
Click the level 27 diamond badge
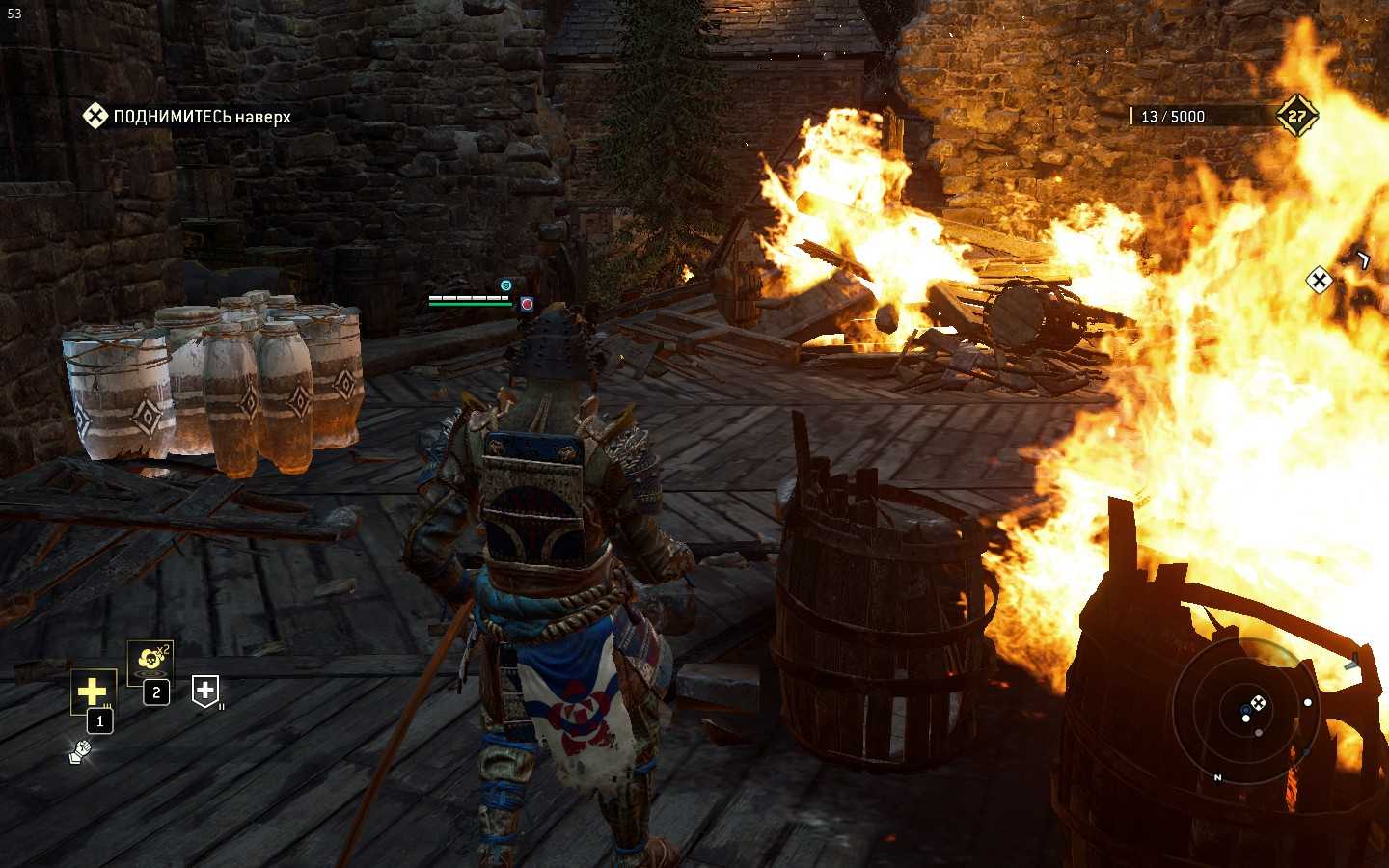coord(1296,116)
